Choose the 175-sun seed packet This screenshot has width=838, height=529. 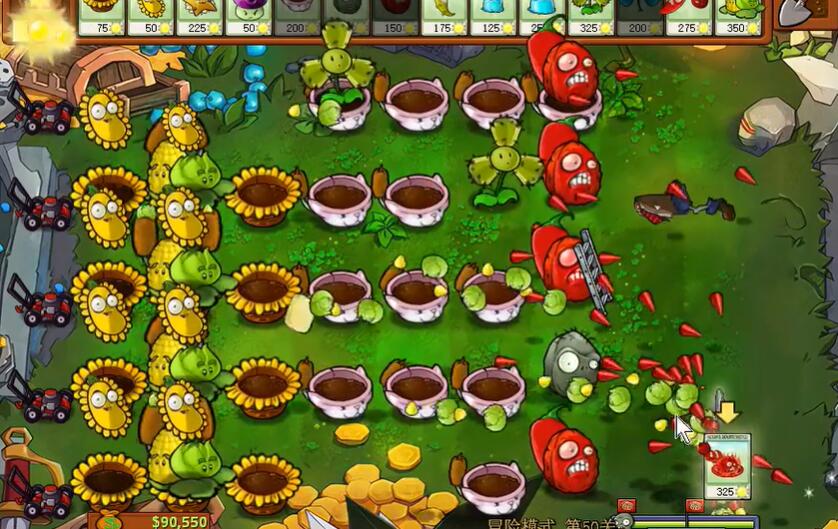pyautogui.click(x=444, y=16)
